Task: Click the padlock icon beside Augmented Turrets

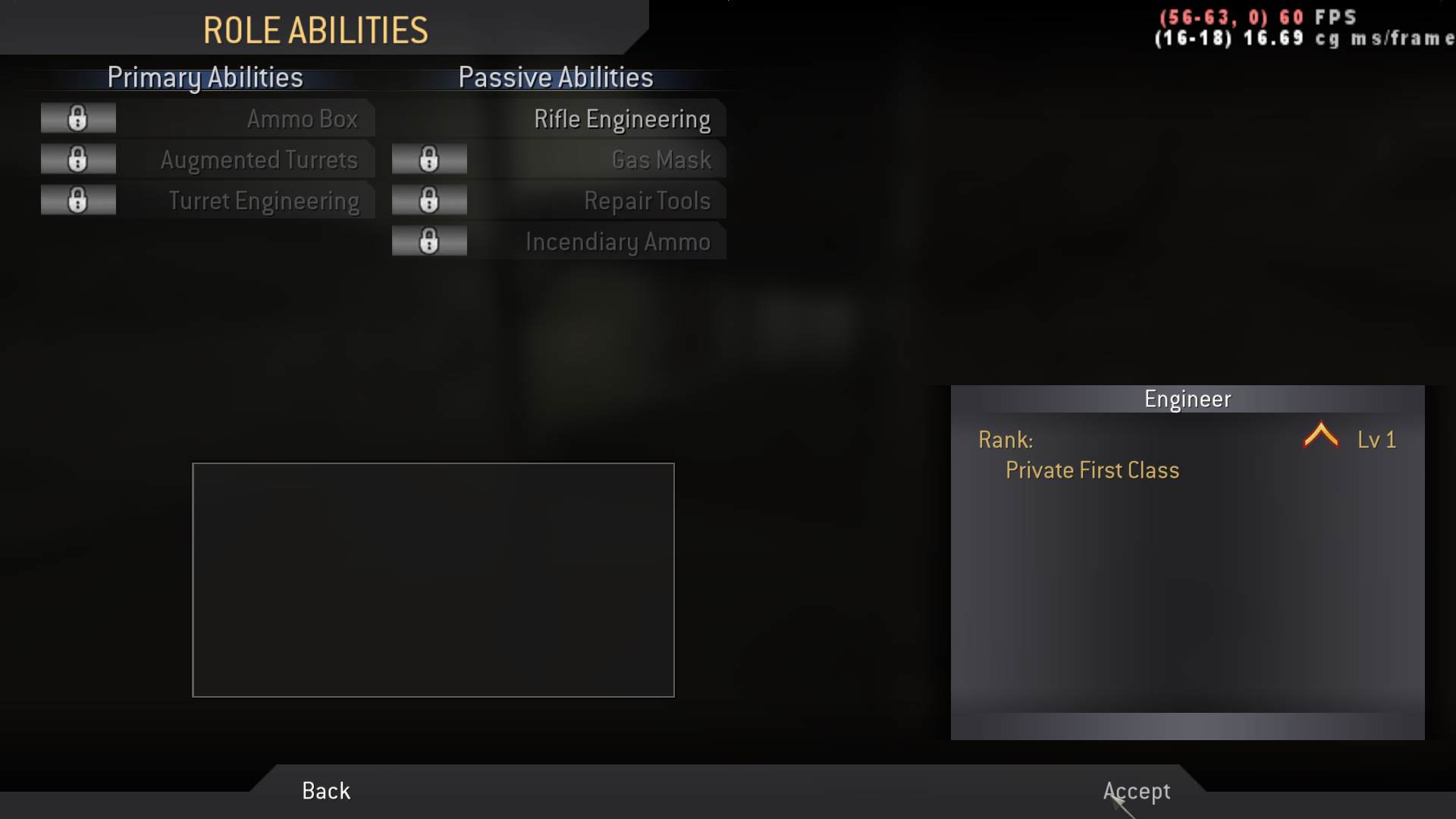Action: [x=77, y=159]
